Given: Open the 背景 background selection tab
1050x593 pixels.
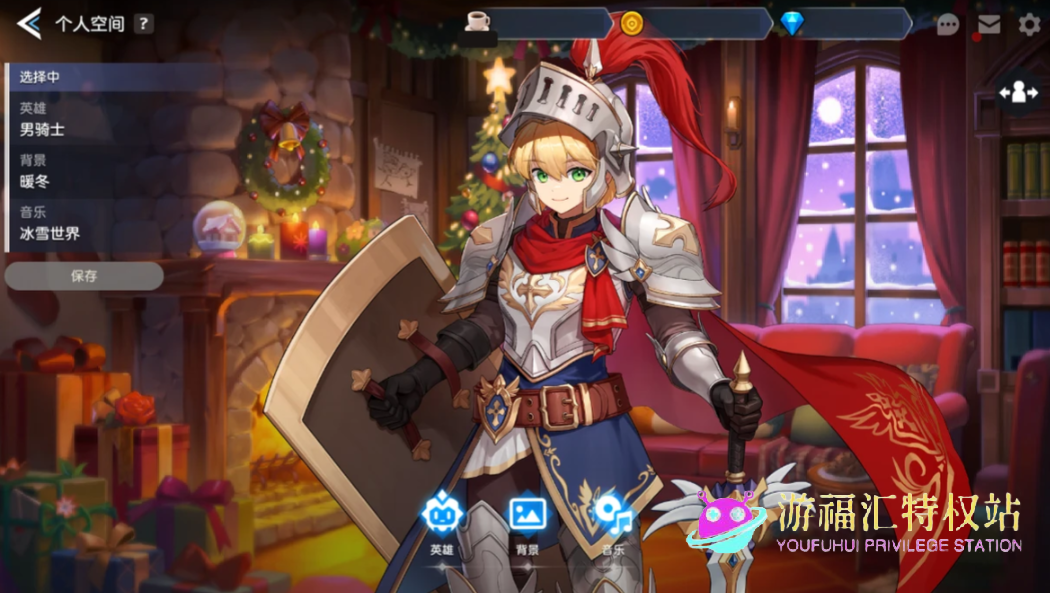Looking at the screenshot, I should [527, 524].
